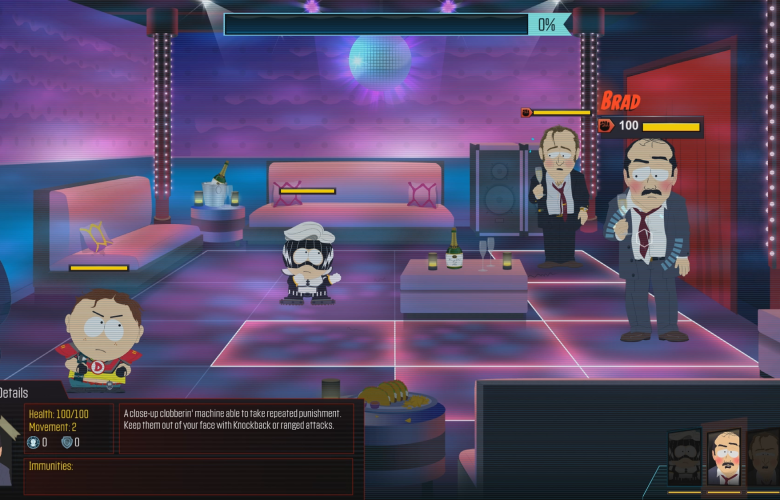The image size is (780, 500).
Task: Select the brown-haired man's turn-order portrait
Action: pos(765,460)
